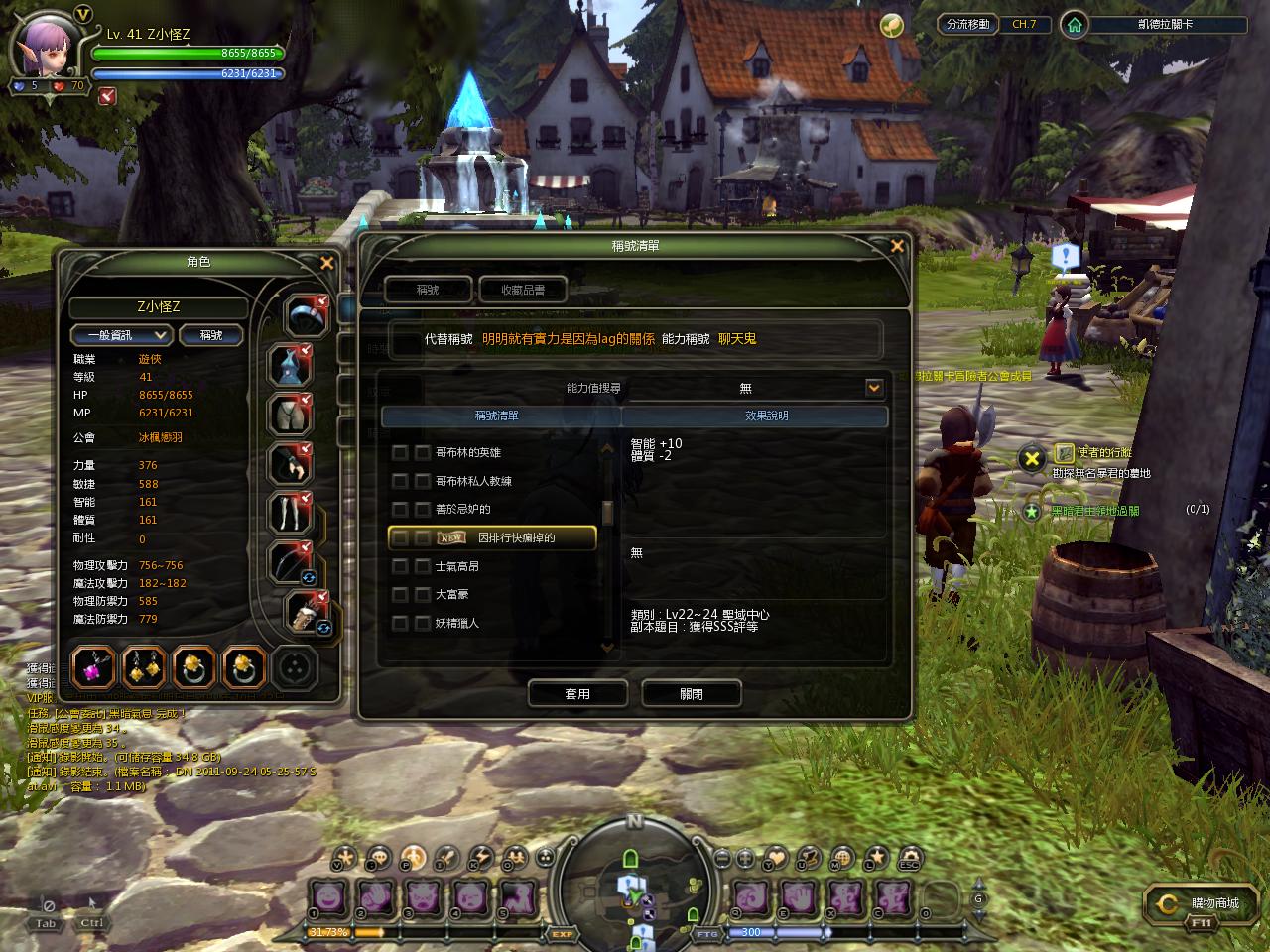The width and height of the screenshot is (1270, 952).
Task: Select the 黑暗君主領地過關 quest tracker entry
Action: (1095, 511)
